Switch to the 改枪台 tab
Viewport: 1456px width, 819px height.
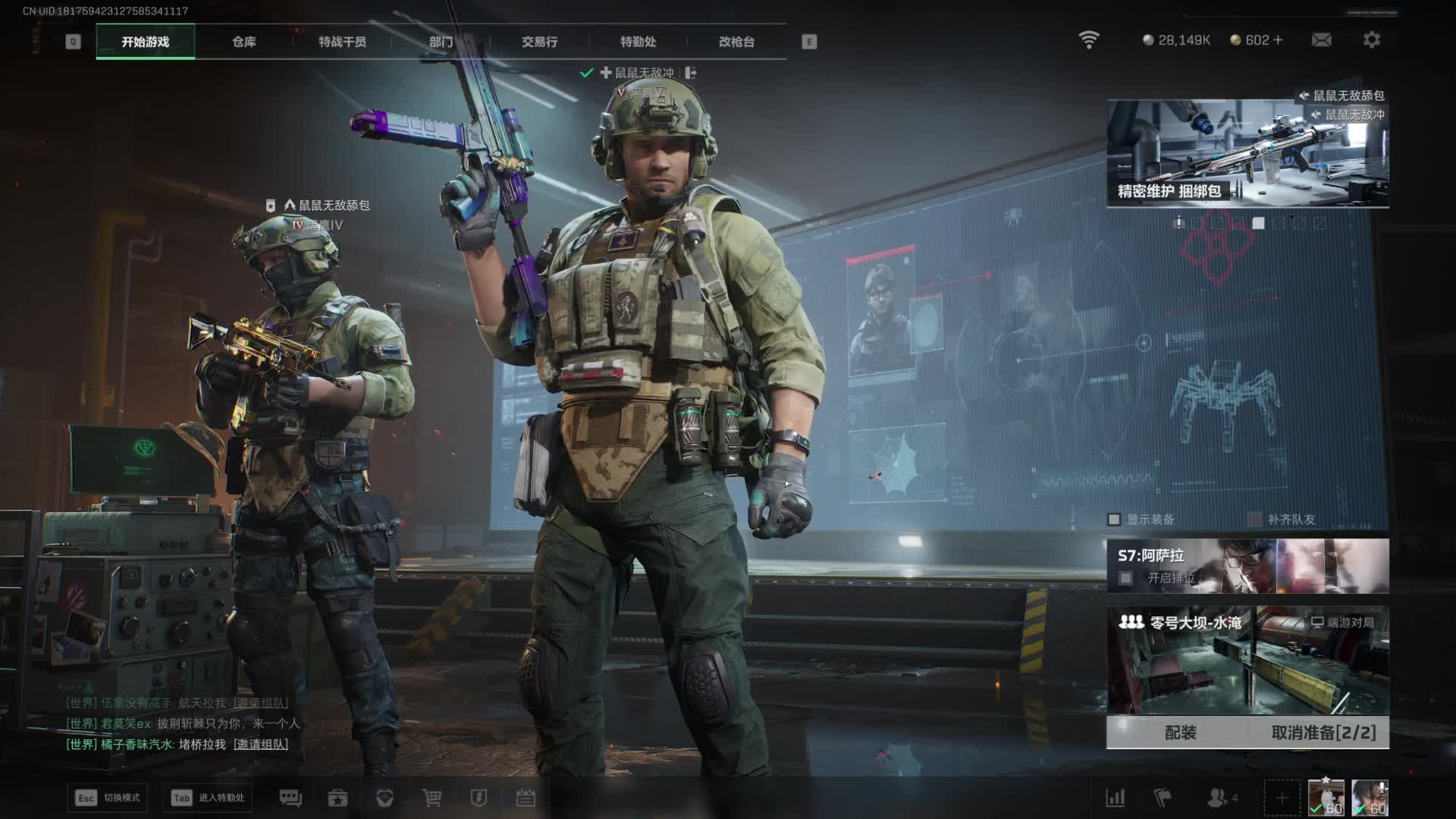[736, 42]
